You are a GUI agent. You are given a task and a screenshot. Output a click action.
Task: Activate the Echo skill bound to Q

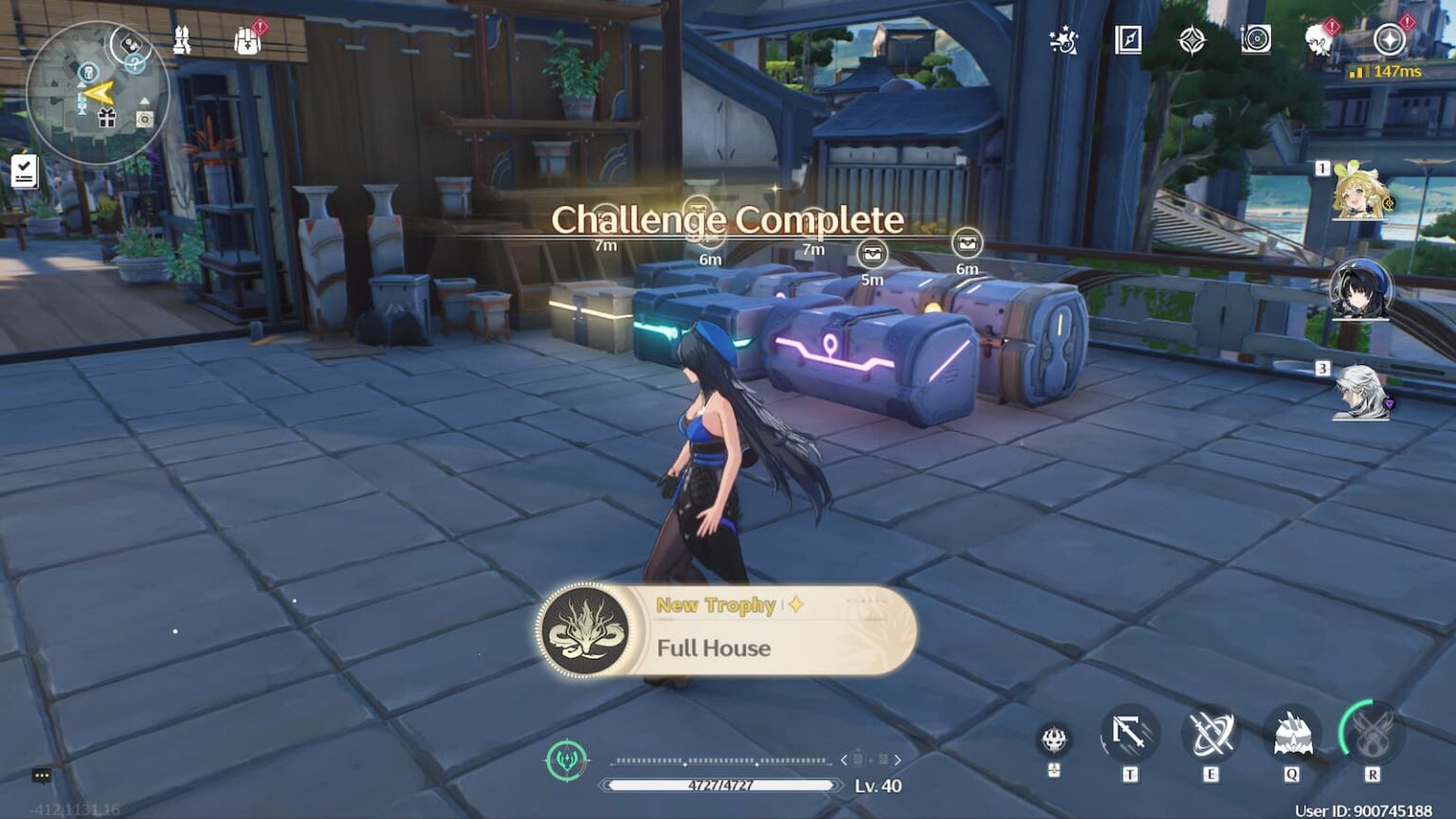(x=1291, y=733)
